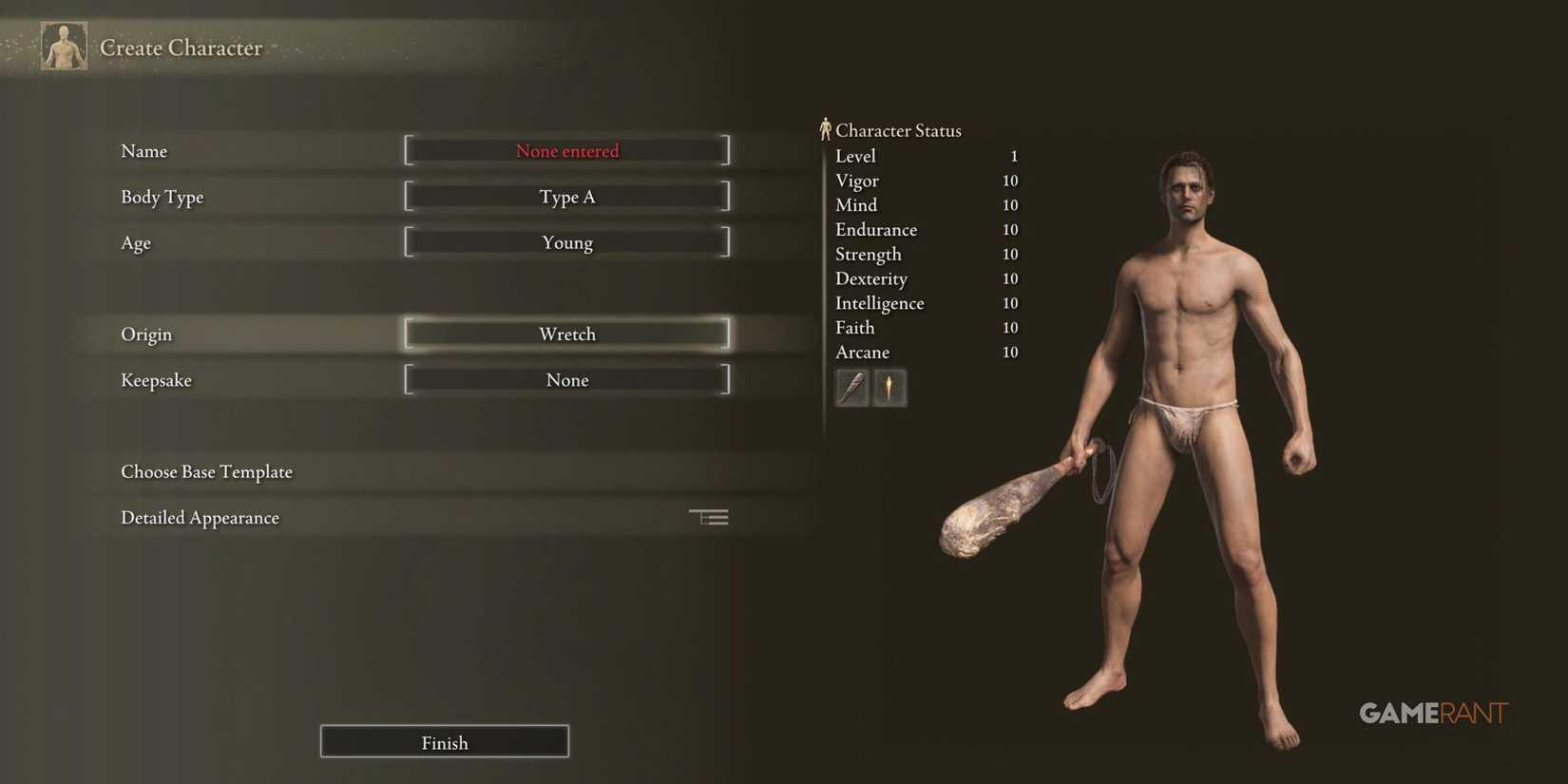Click the character portrait icon beside Create Character title

63,45
